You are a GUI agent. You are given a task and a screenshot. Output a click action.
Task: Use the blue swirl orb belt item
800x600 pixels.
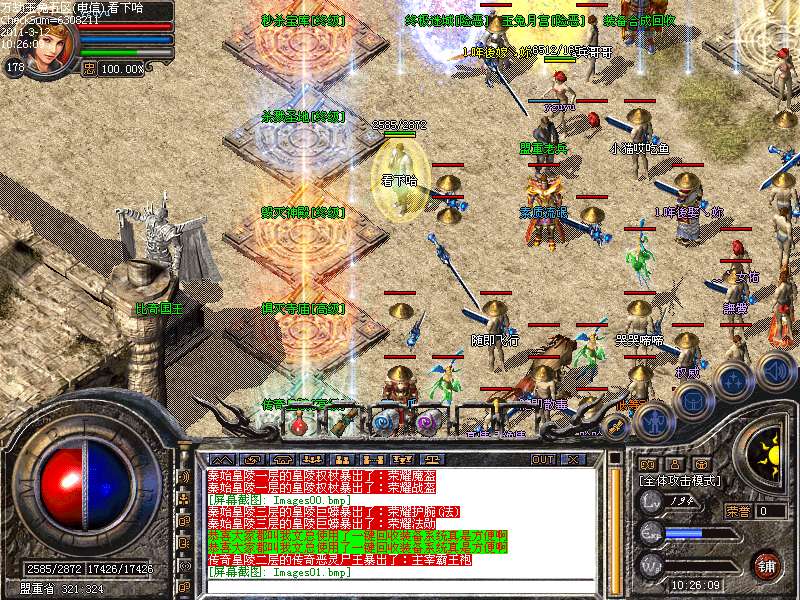point(384,423)
